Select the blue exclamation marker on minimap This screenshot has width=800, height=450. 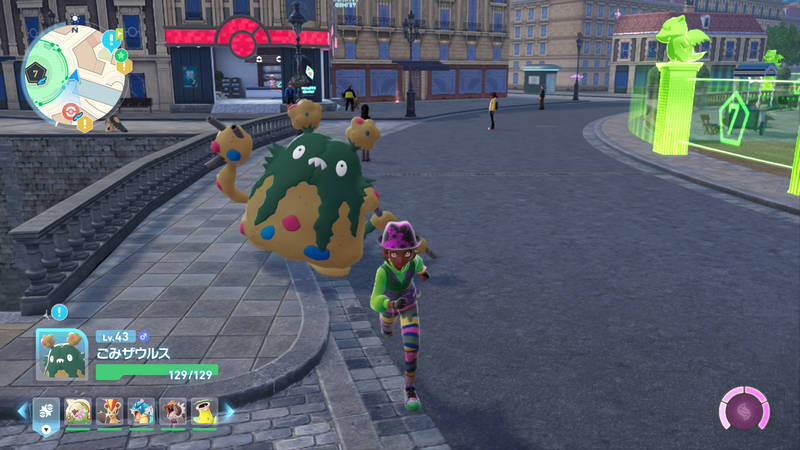point(110,40)
